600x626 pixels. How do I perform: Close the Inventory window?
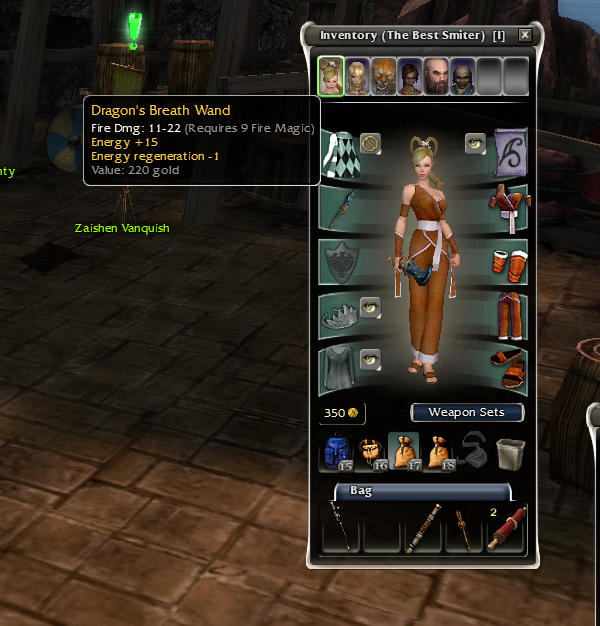pos(525,35)
